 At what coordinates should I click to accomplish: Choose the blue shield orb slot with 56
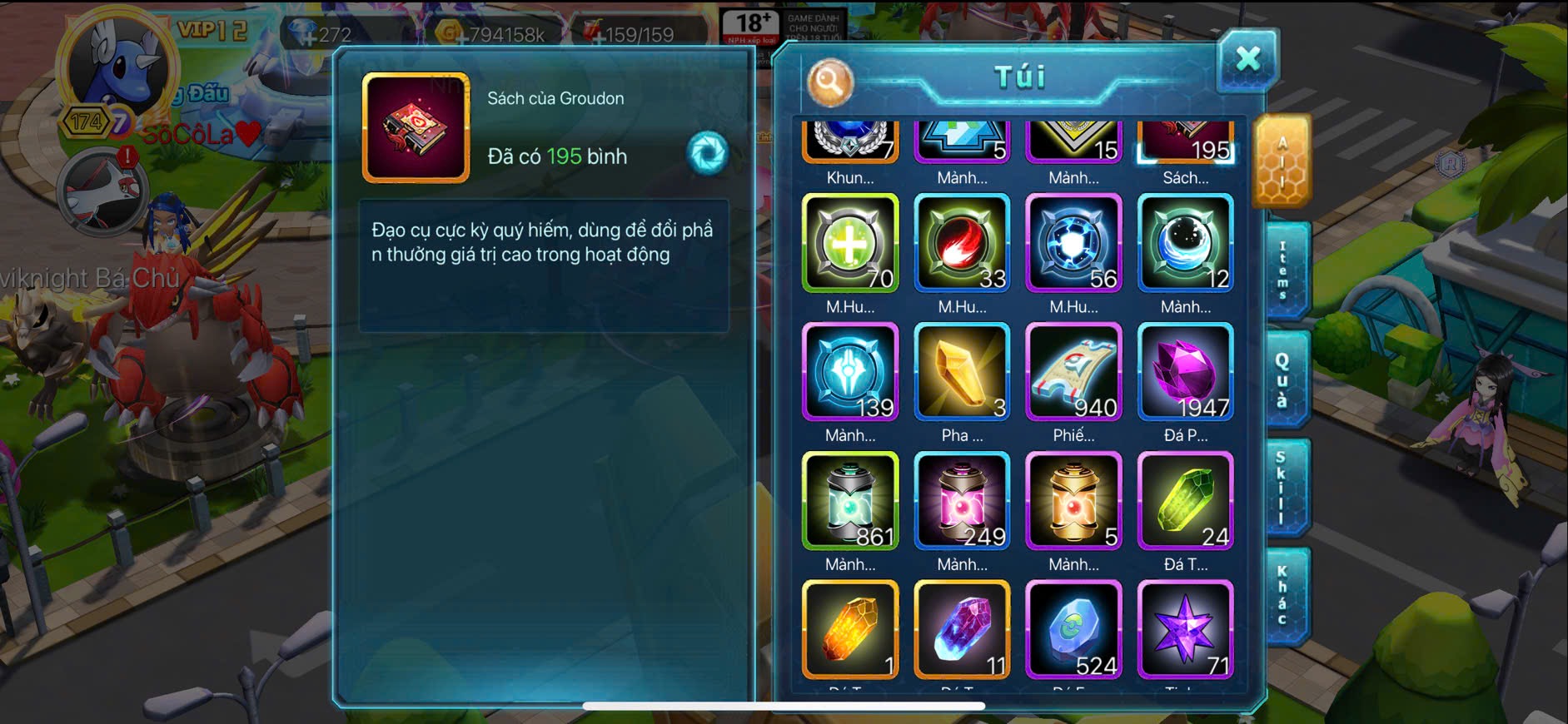[1073, 243]
